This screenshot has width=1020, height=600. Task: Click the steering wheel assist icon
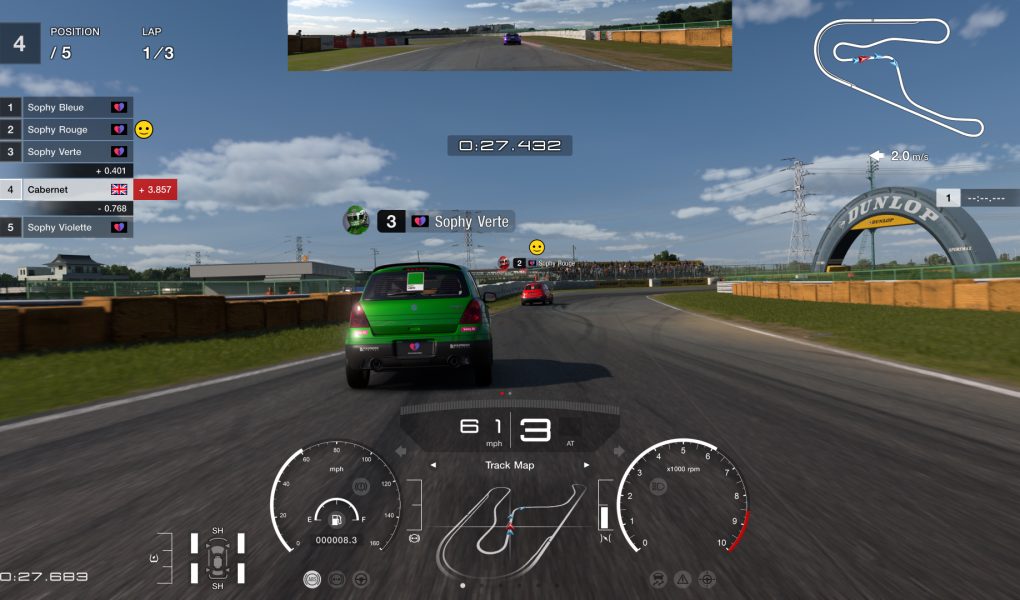click(361, 579)
